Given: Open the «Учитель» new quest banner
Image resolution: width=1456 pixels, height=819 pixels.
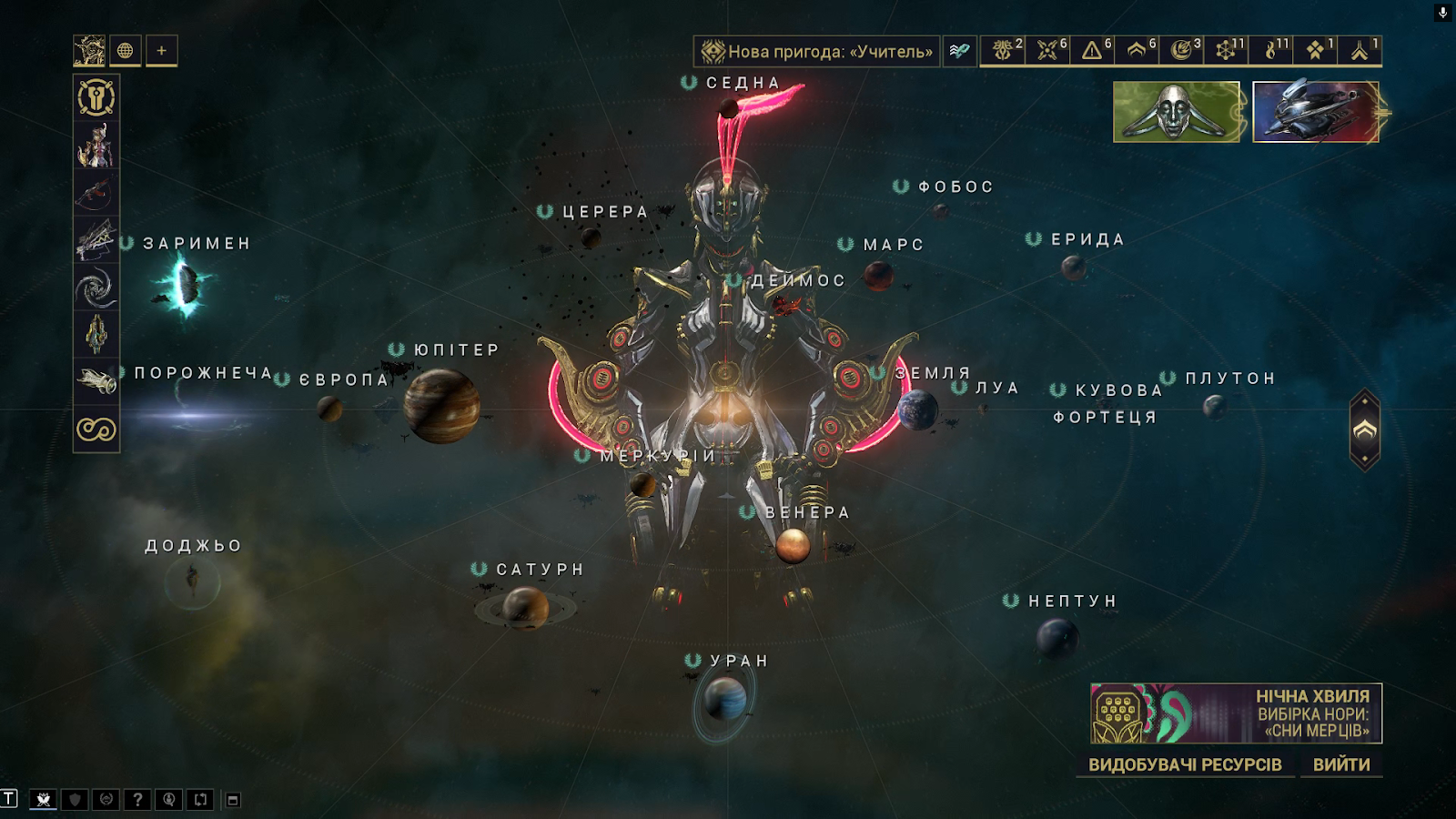Looking at the screenshot, I should point(817,52).
